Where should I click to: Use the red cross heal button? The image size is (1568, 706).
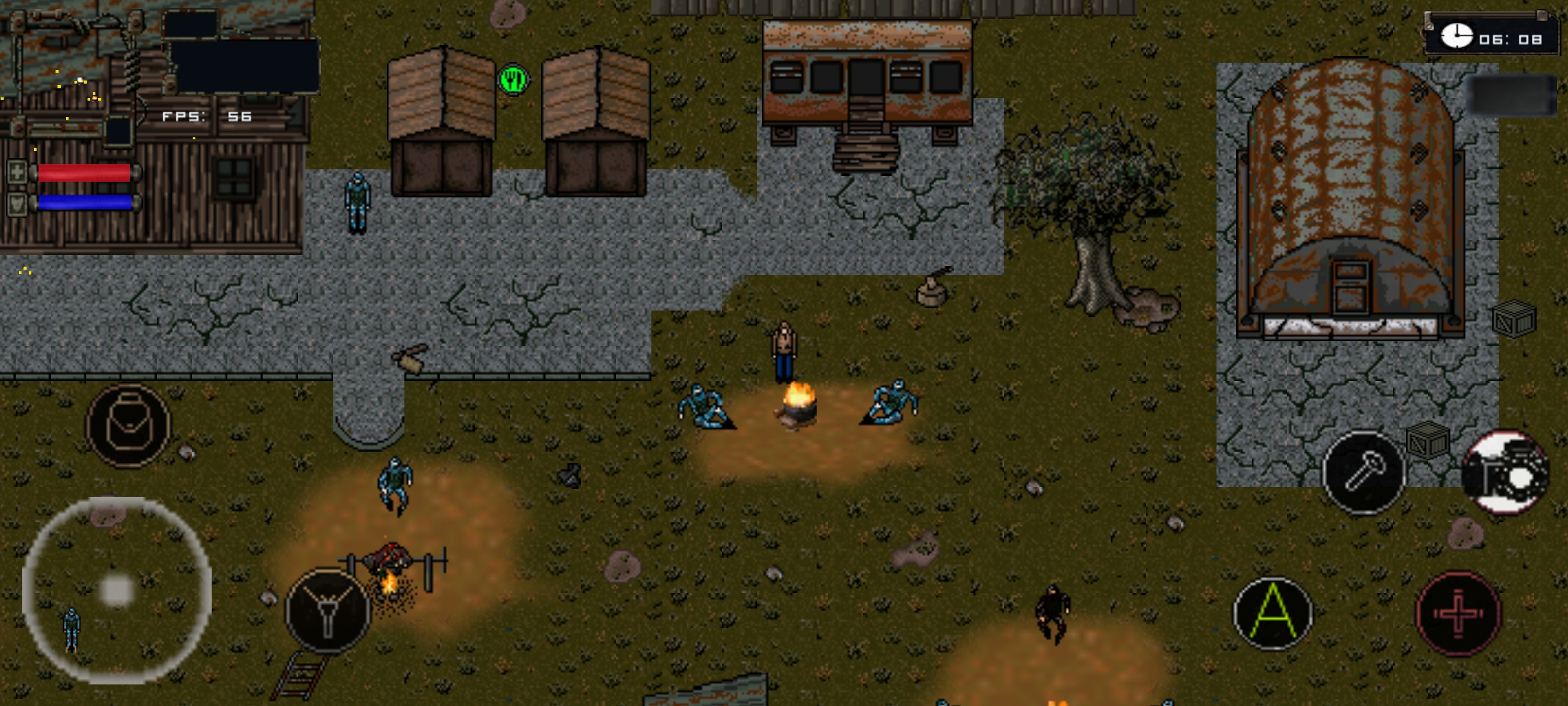[1458, 613]
